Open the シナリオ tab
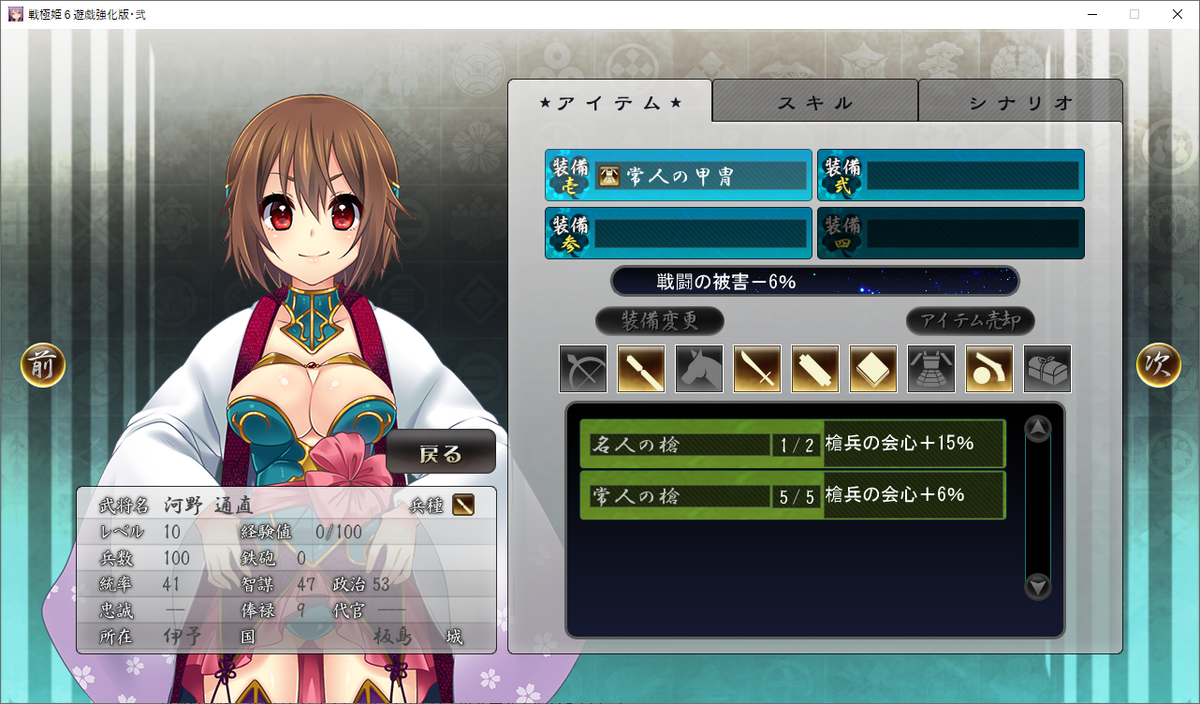The width and height of the screenshot is (1200, 704). [x=1020, y=102]
